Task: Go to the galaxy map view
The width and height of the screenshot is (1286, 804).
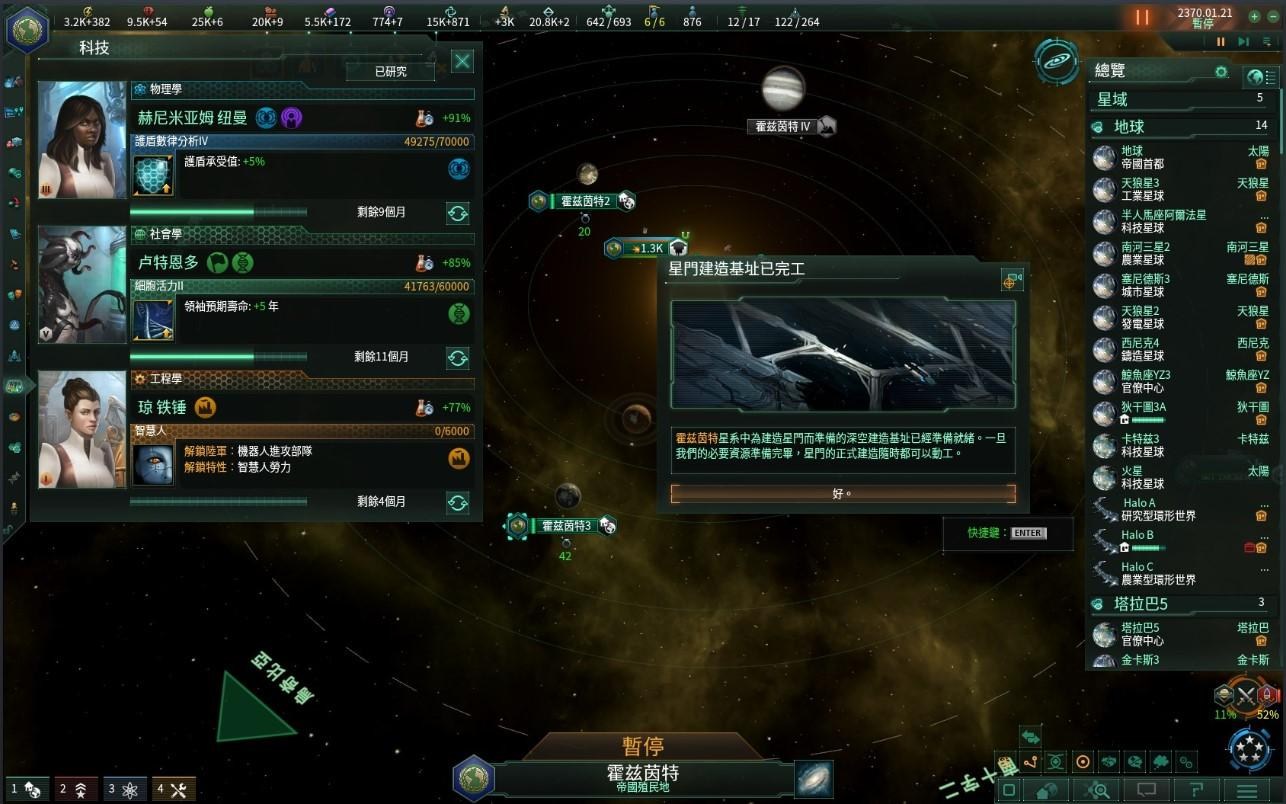Action: coord(814,780)
